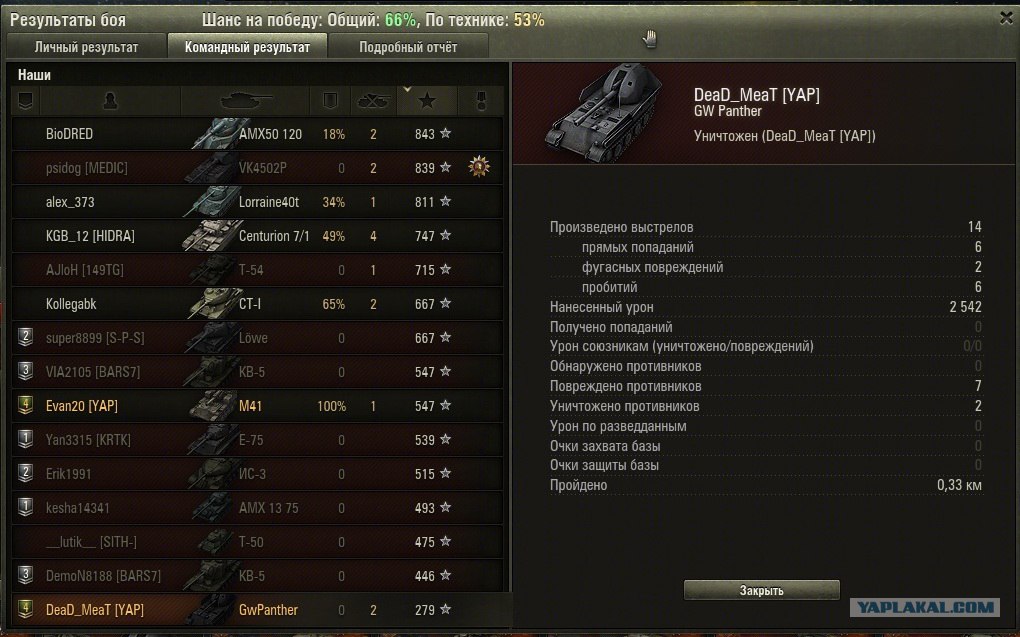Sort by medal achievements column header
This screenshot has height=637, width=1020.
coord(478,100)
